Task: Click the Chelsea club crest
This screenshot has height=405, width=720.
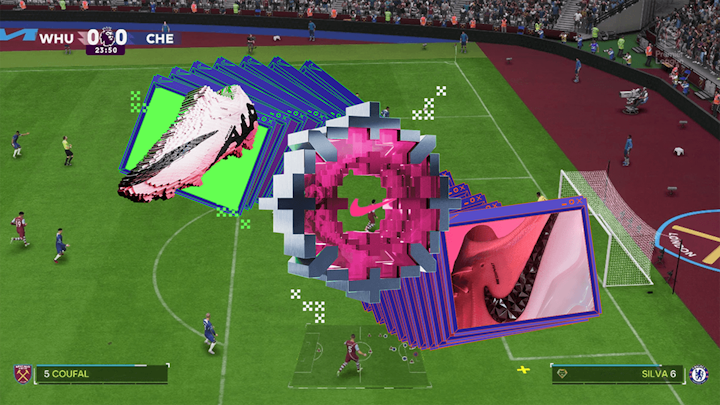Action: pos(699,374)
